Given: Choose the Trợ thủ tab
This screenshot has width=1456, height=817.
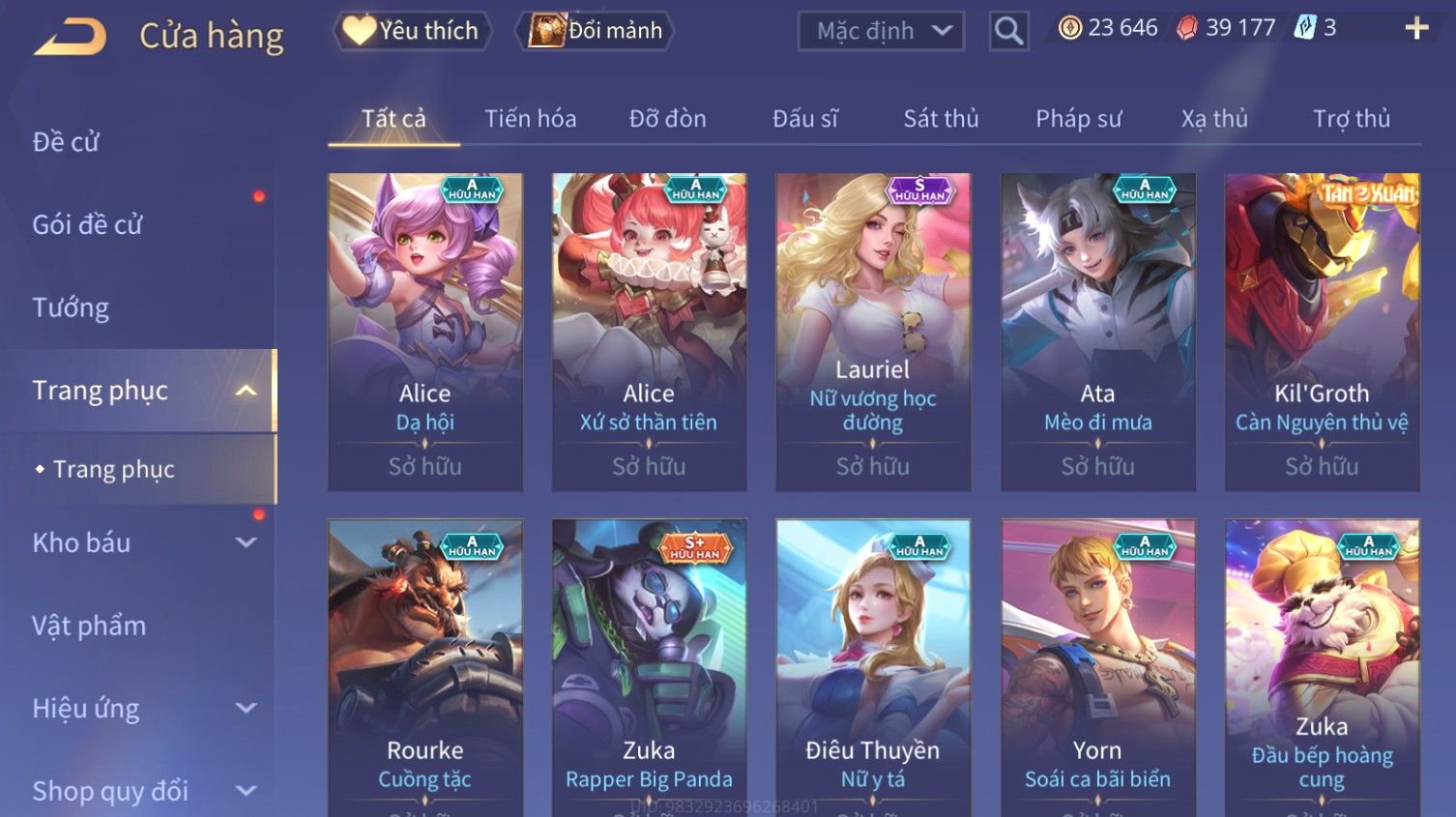Looking at the screenshot, I should click(x=1351, y=119).
